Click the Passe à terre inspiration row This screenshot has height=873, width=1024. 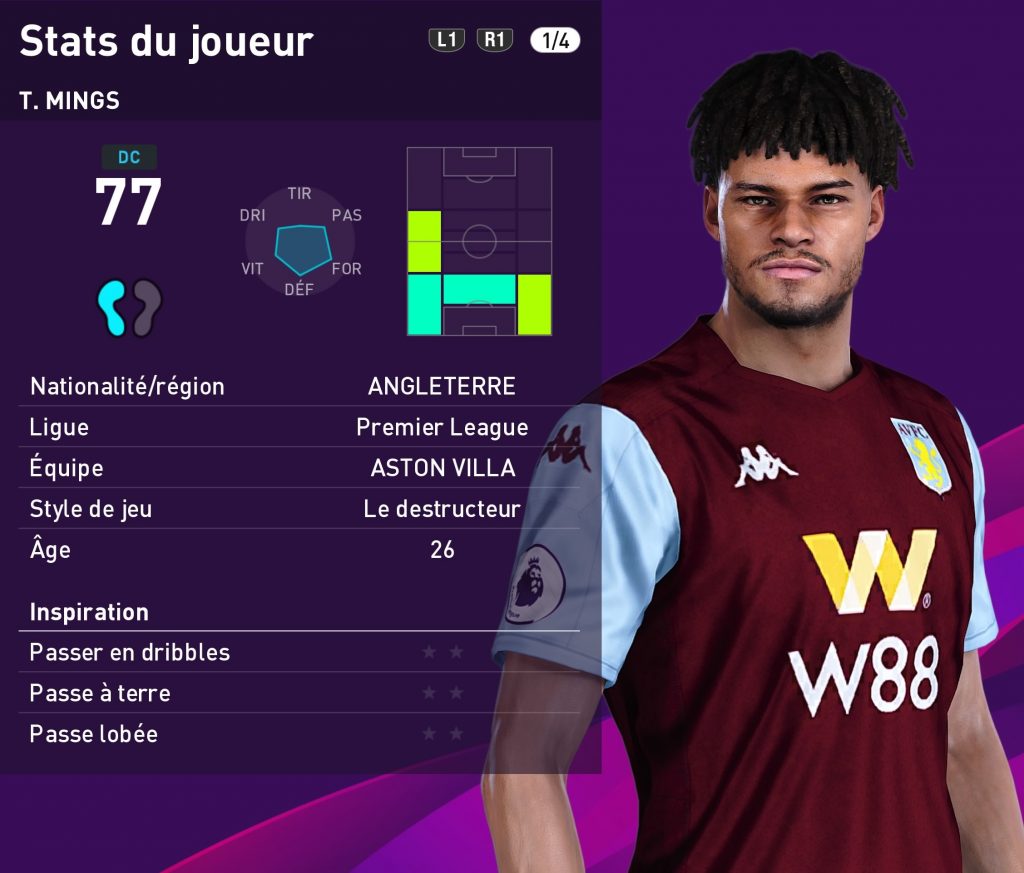tap(299, 693)
